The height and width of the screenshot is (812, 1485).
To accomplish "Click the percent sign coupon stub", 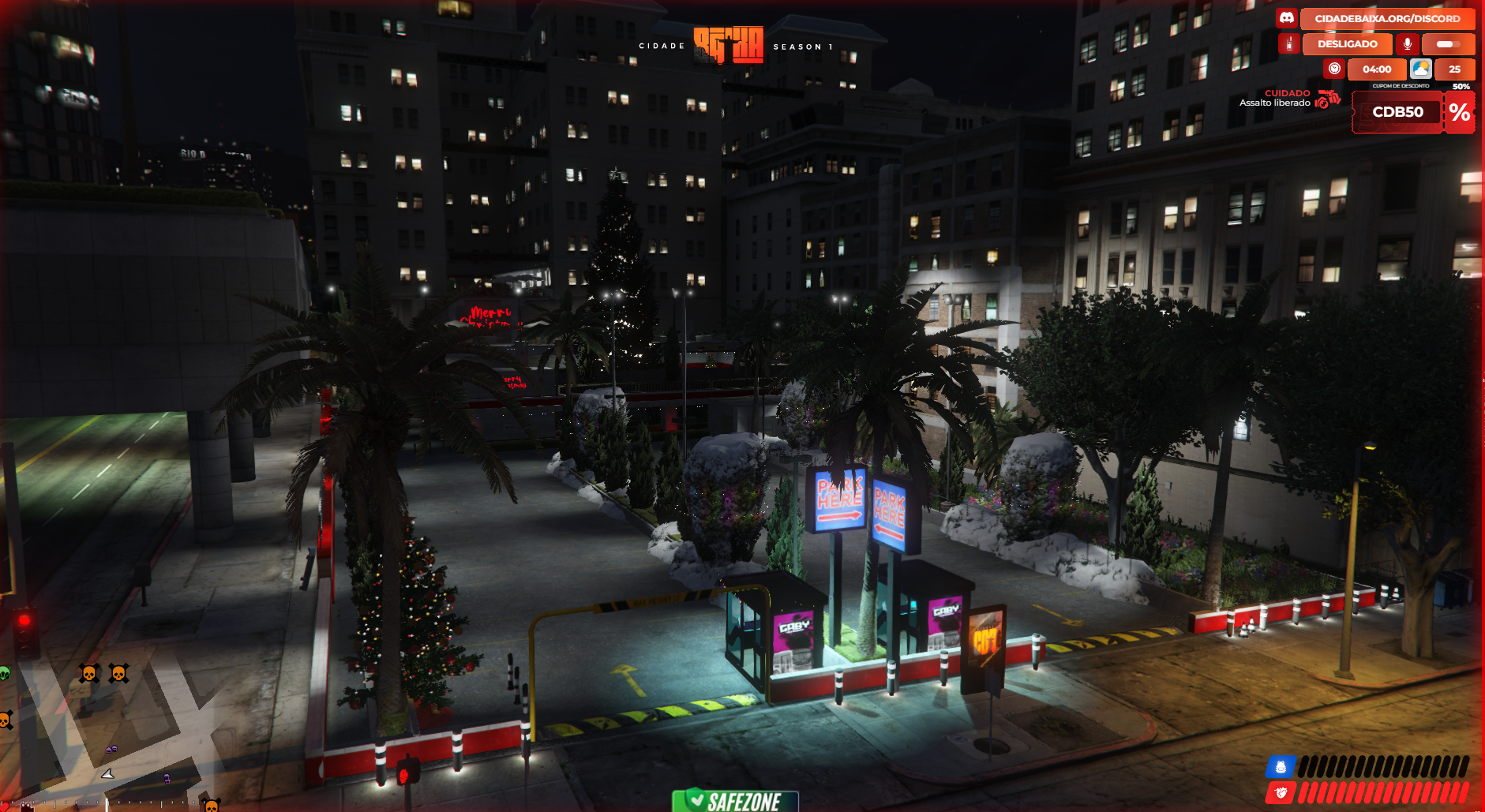I will [x=1459, y=112].
